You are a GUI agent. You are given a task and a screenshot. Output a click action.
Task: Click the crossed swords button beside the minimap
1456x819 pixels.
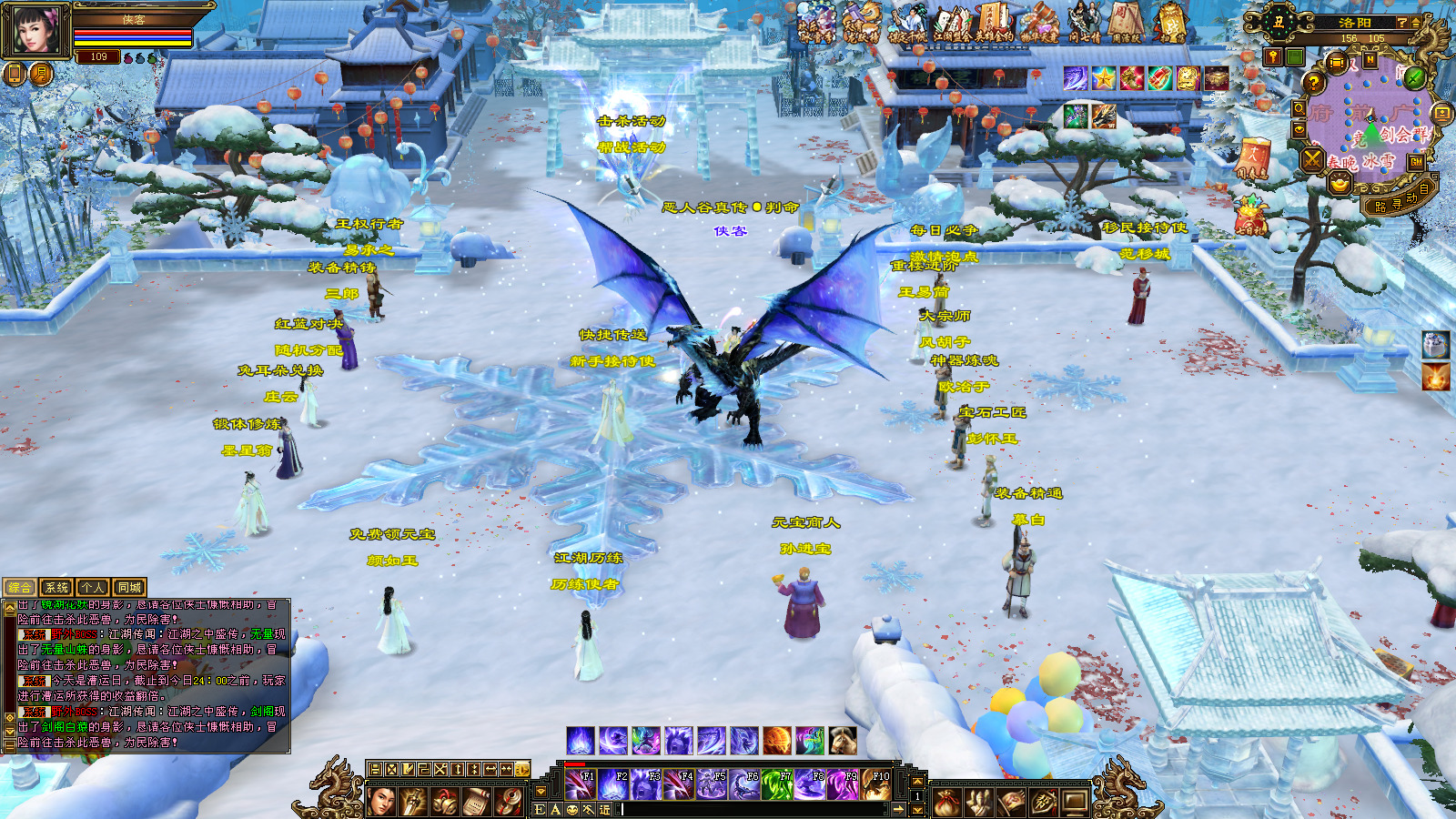1311,160
